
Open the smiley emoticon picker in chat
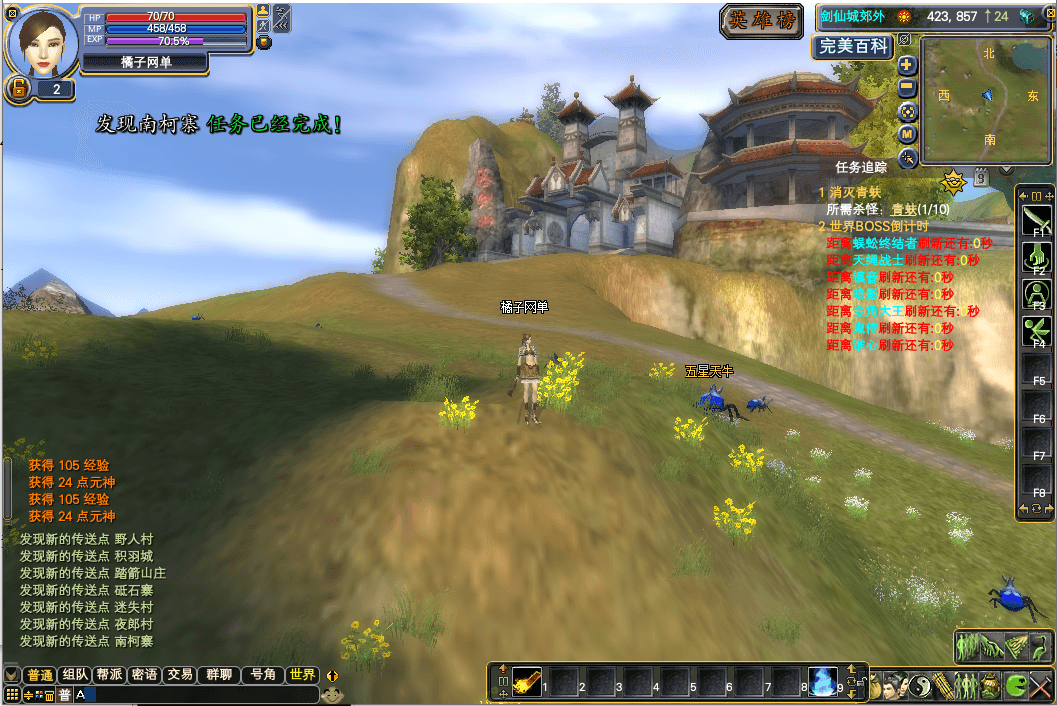332,694
